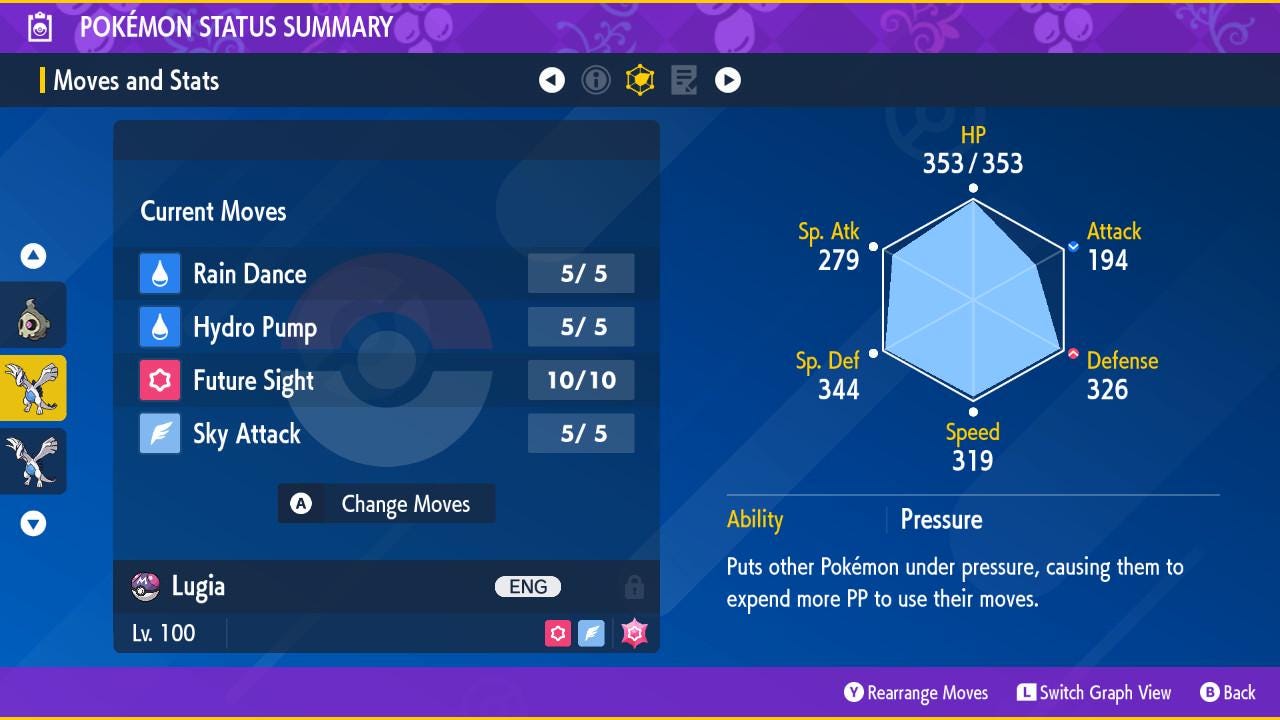Go Back from the summary screen

tap(1227, 693)
